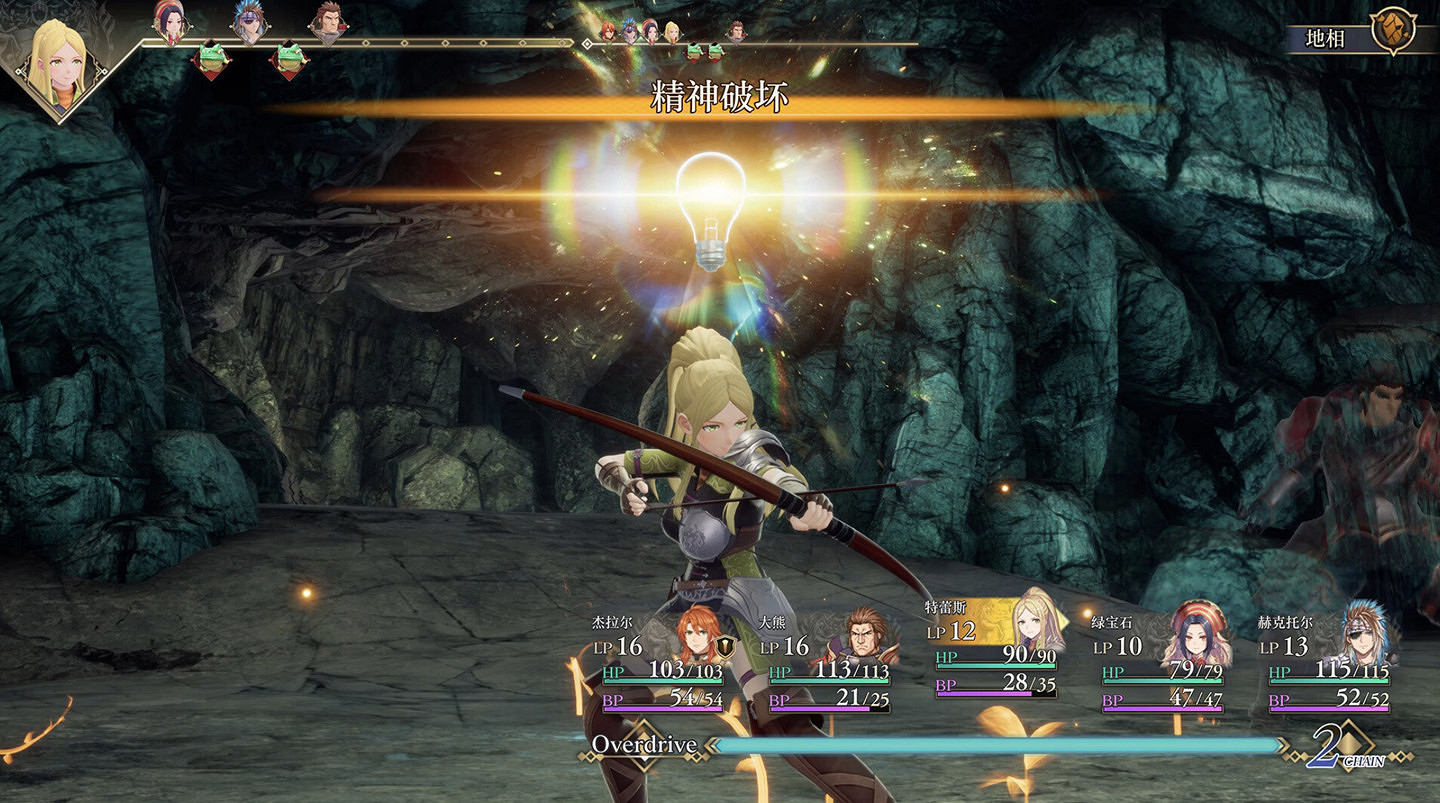
Task: Select 赫克托尔's large turn-order portrait
Action: [x=248, y=22]
